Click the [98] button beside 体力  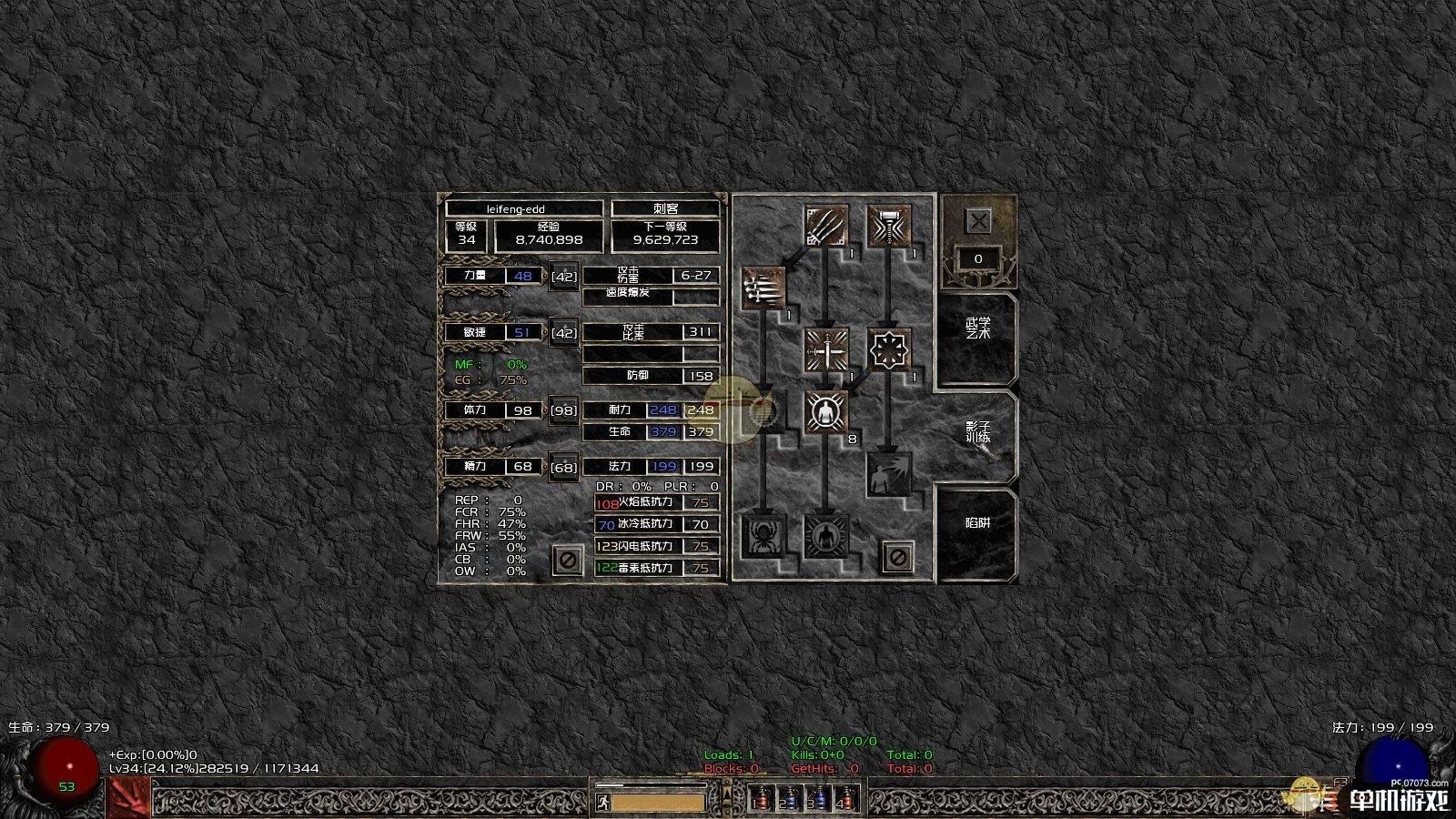coord(564,410)
